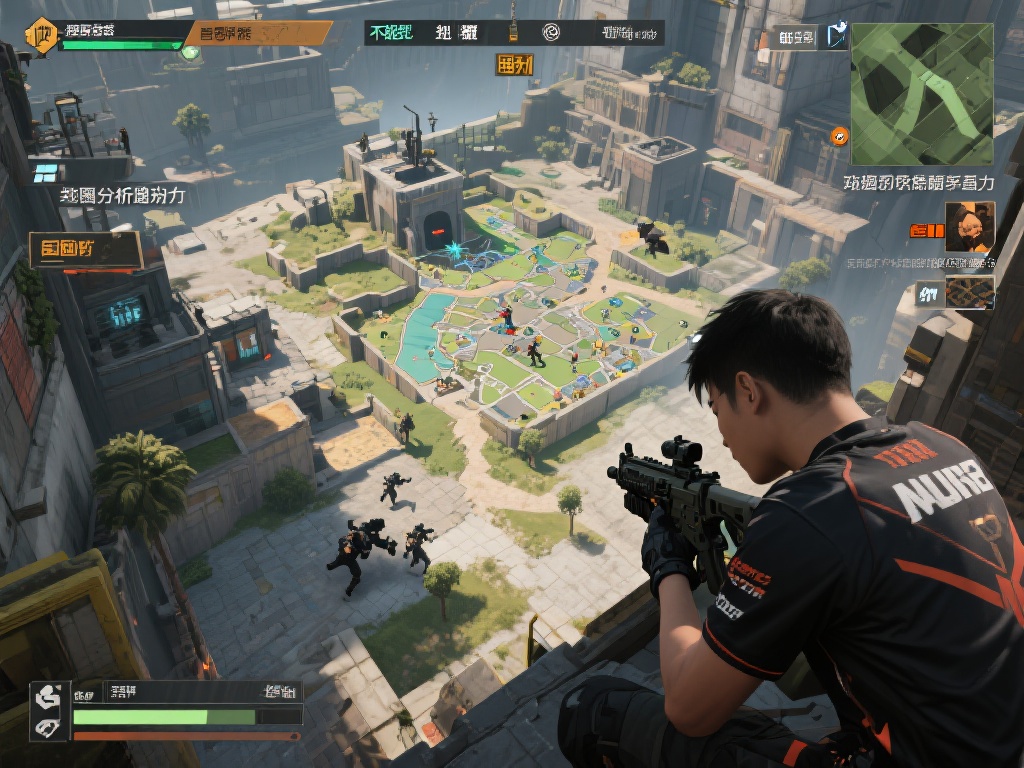Click the circular swirl icon in top bar

click(x=551, y=33)
